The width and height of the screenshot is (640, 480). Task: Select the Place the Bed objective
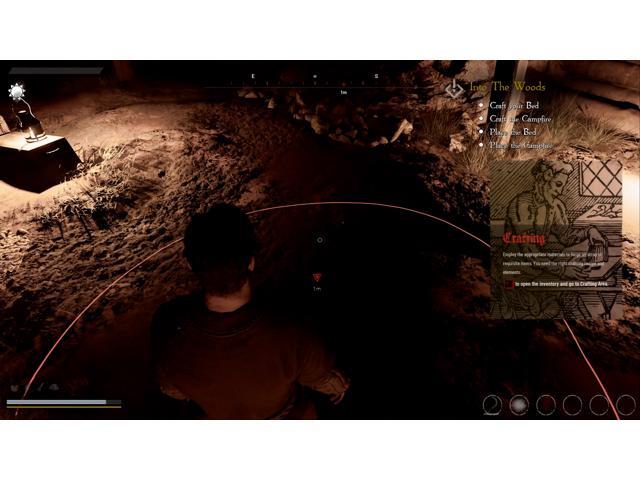coord(516,132)
